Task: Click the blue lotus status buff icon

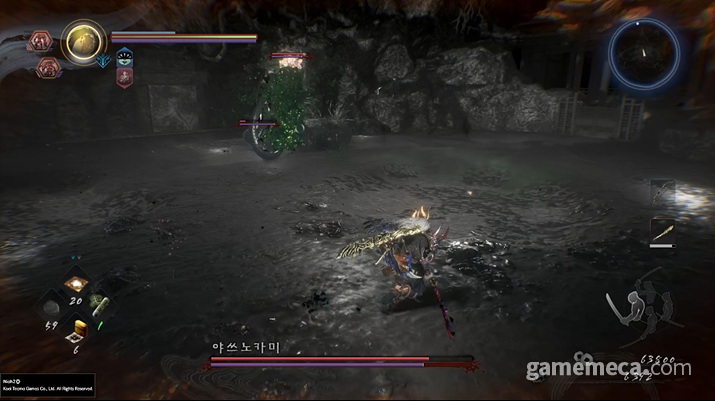Action: coord(124,58)
